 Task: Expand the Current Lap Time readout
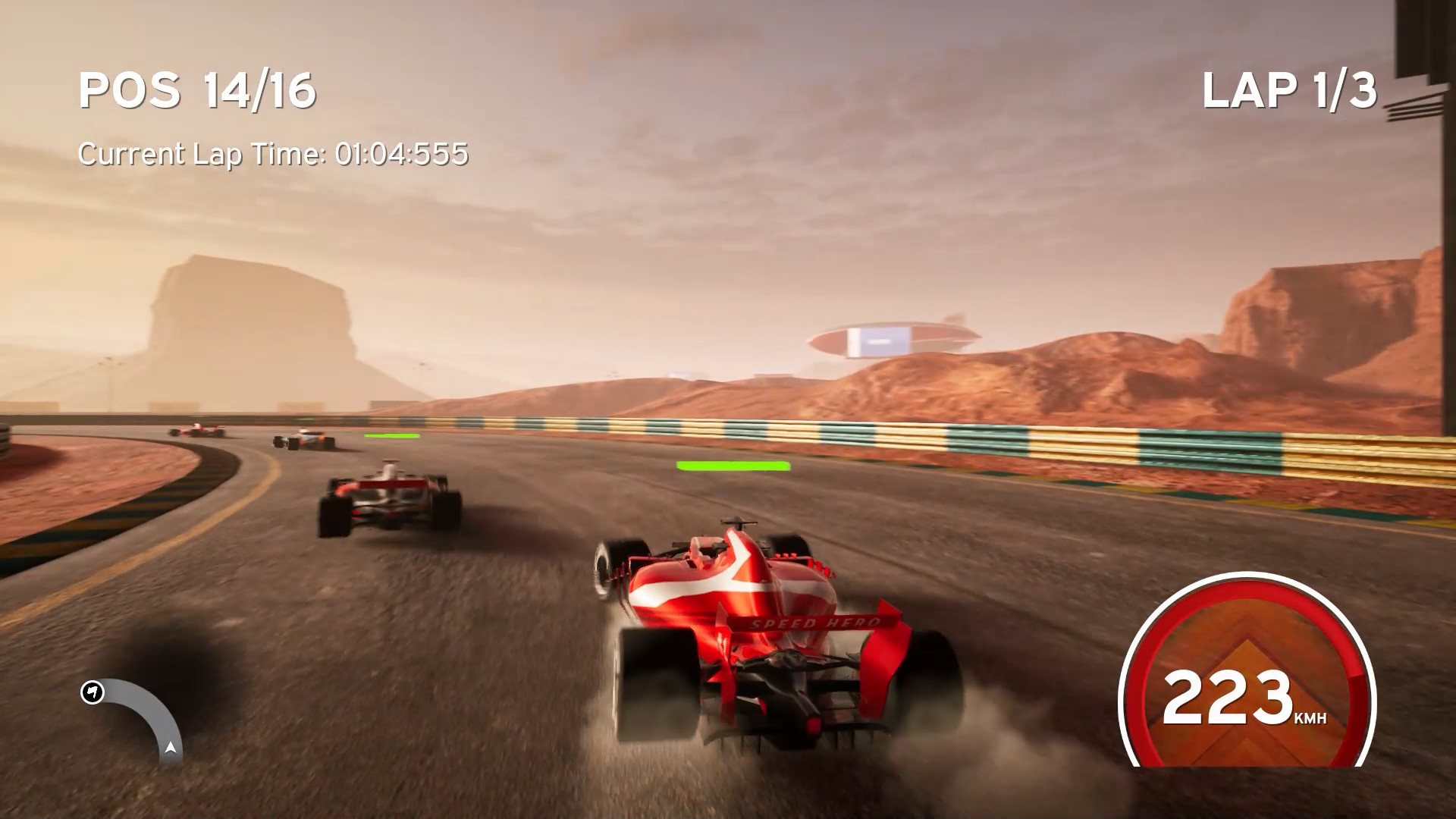275,154
